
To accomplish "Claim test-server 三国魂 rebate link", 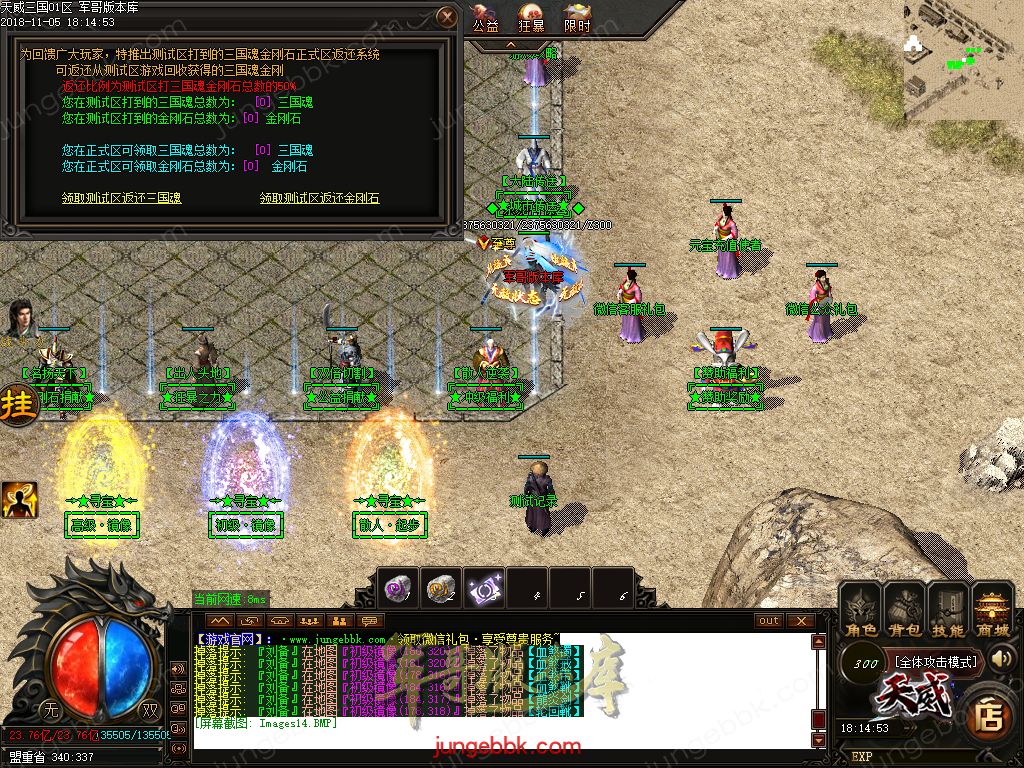I will click(121, 199).
